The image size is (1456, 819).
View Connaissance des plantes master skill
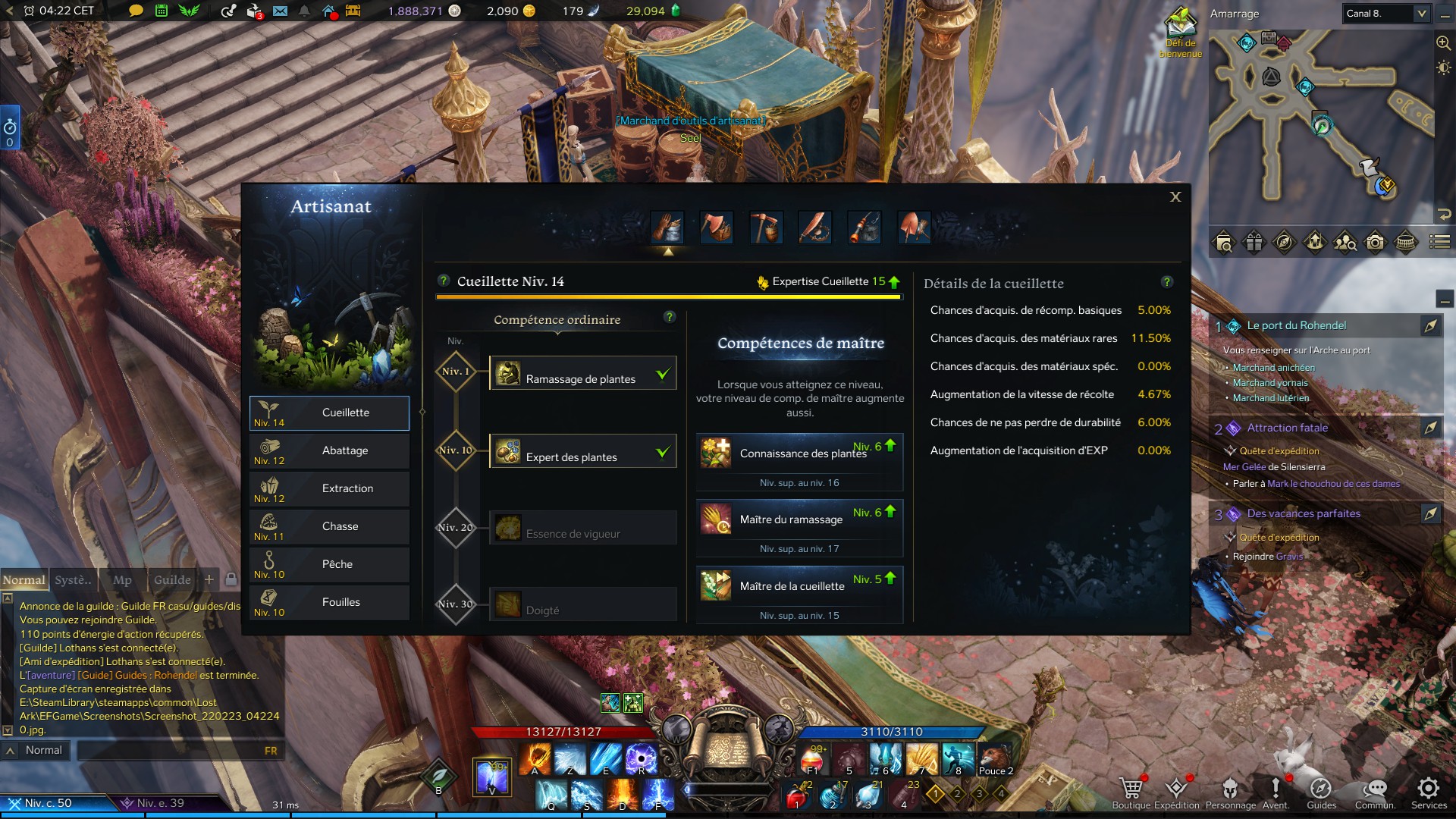(x=799, y=453)
